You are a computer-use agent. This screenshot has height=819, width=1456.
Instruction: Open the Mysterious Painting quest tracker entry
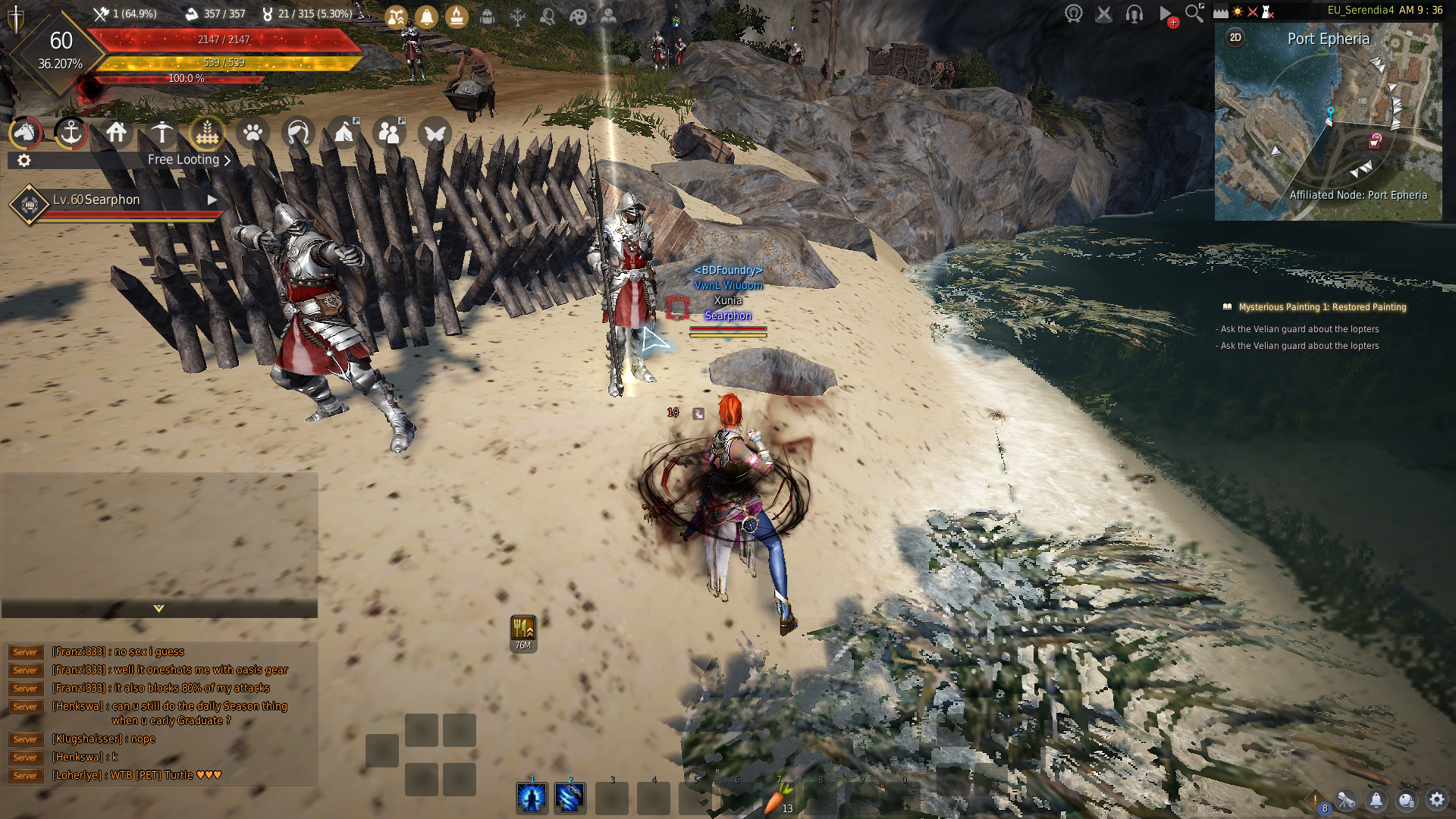point(1322,307)
